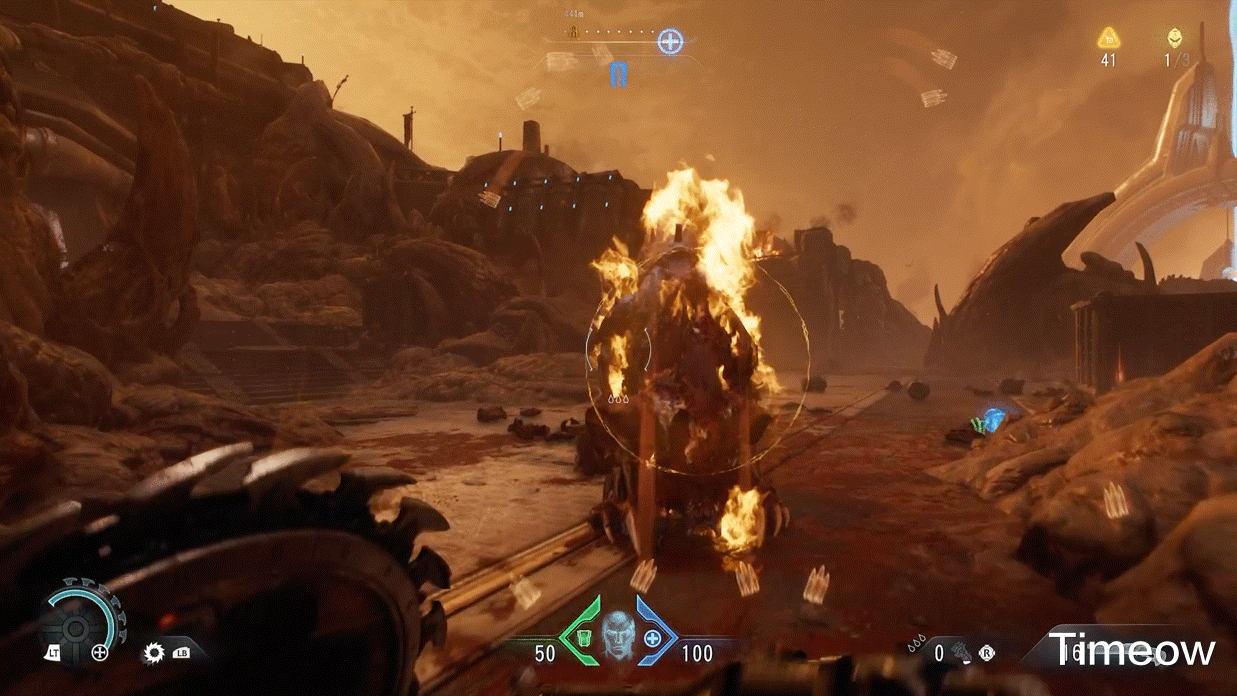
Task: Click the gold triangle currency icon
Action: (x=1107, y=39)
